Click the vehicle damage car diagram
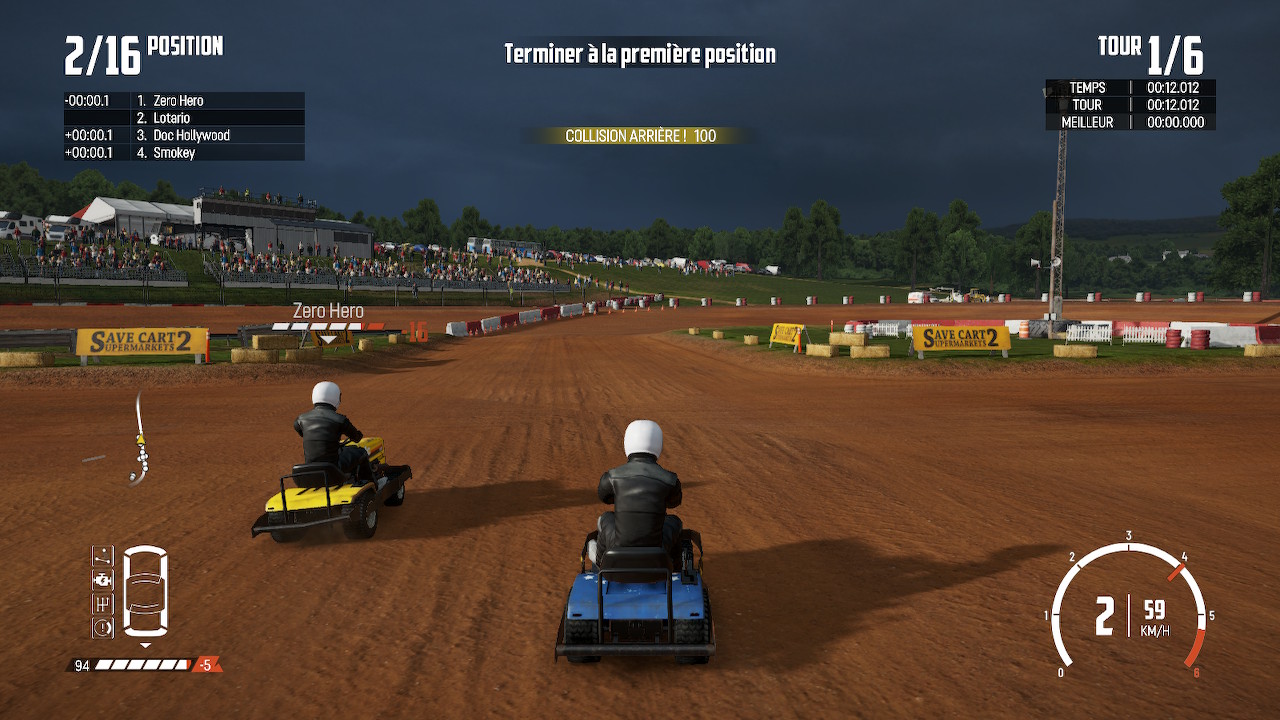 coord(145,591)
